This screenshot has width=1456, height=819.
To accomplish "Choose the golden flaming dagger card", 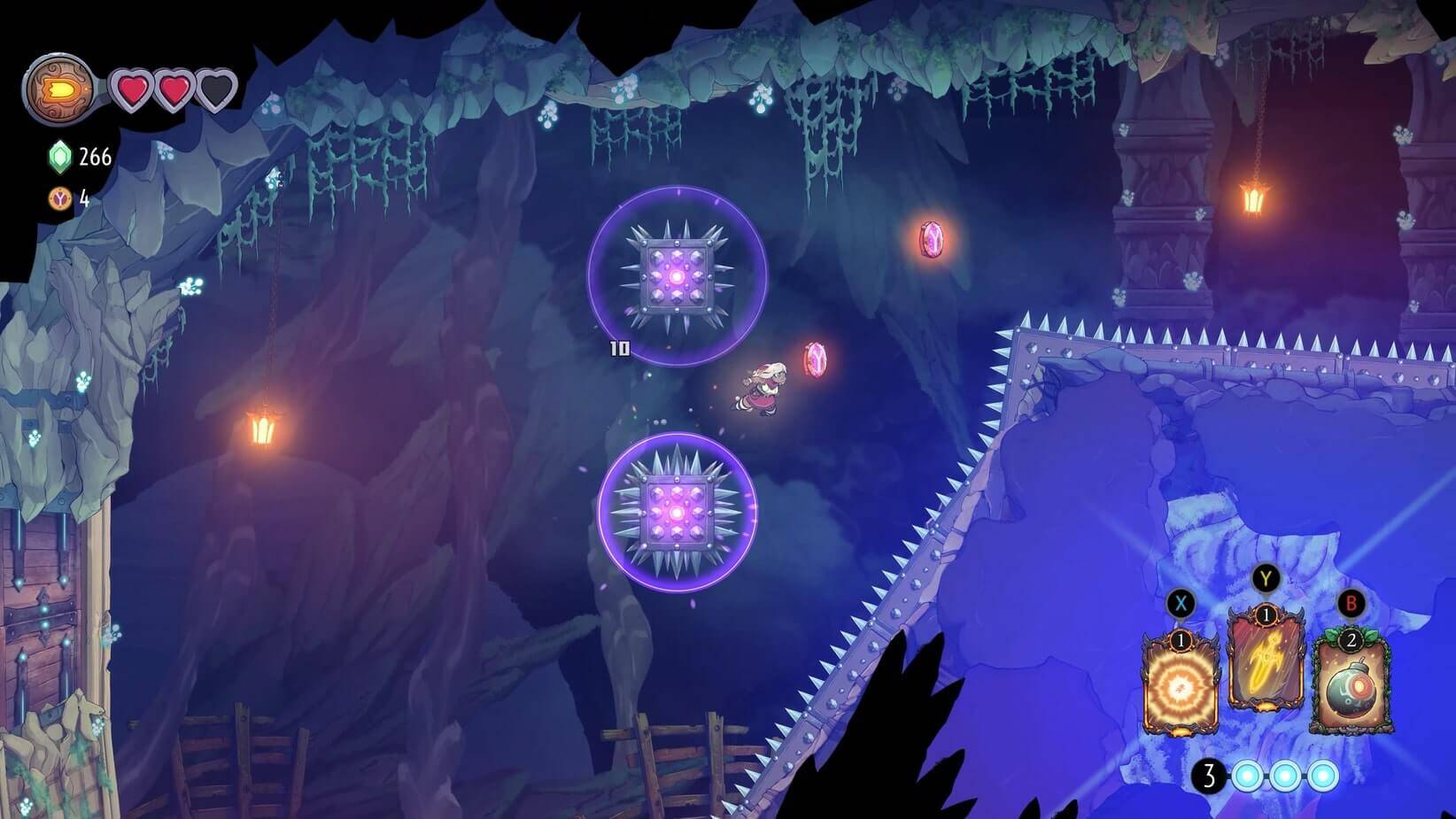I will [x=1266, y=666].
